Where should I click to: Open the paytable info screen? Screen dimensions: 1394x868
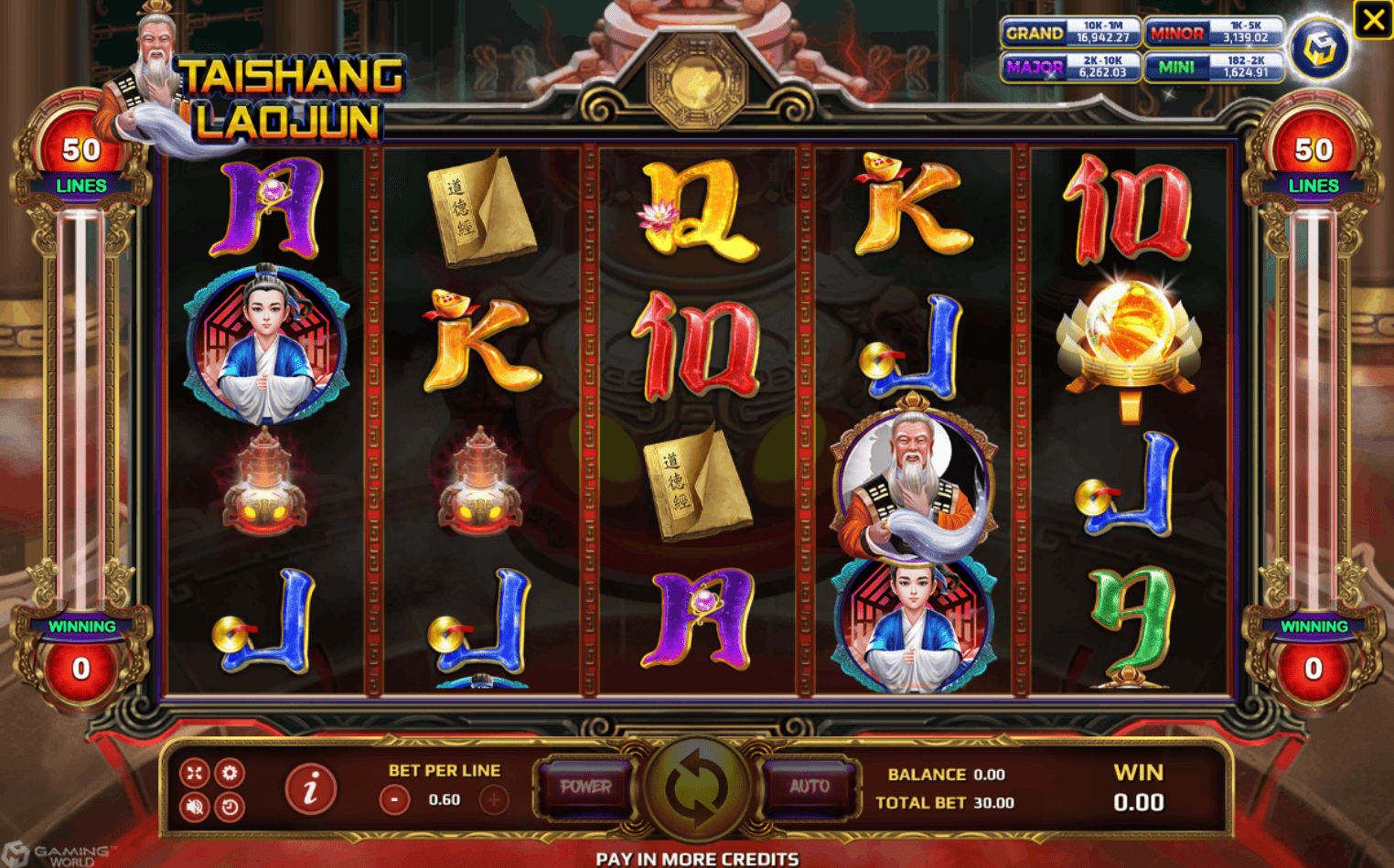click(309, 788)
